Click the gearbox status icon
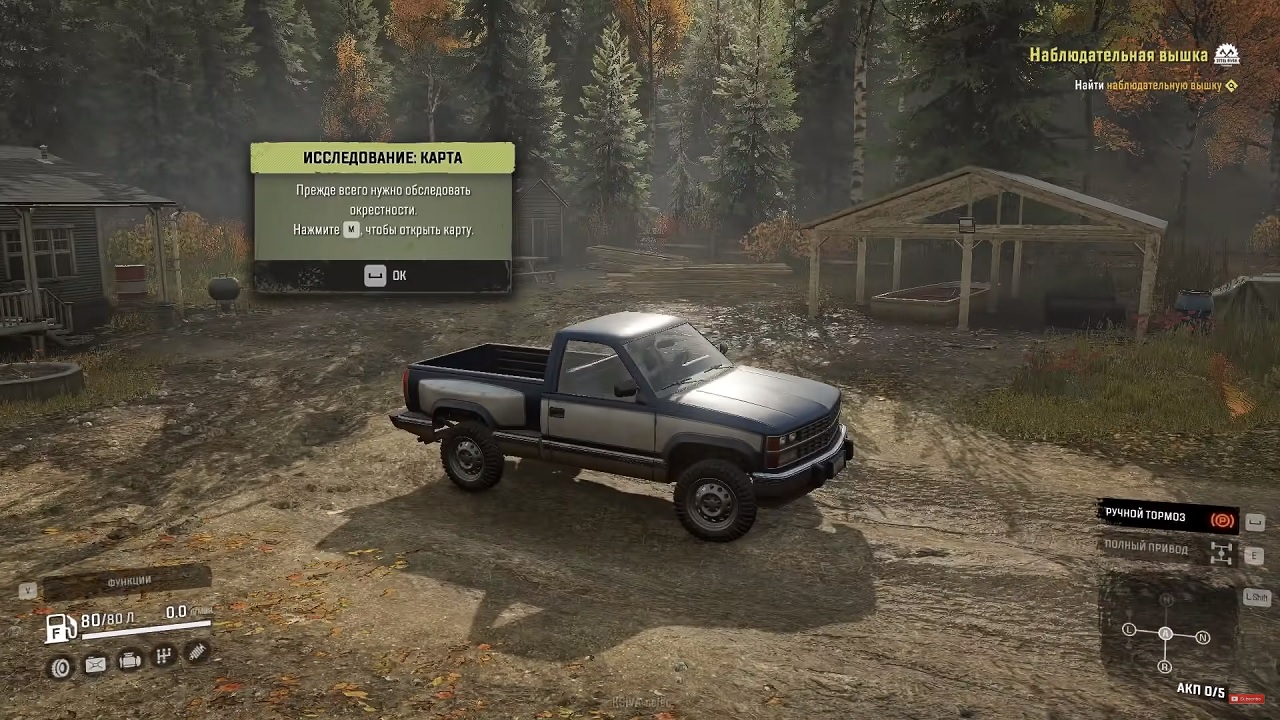 (163, 656)
